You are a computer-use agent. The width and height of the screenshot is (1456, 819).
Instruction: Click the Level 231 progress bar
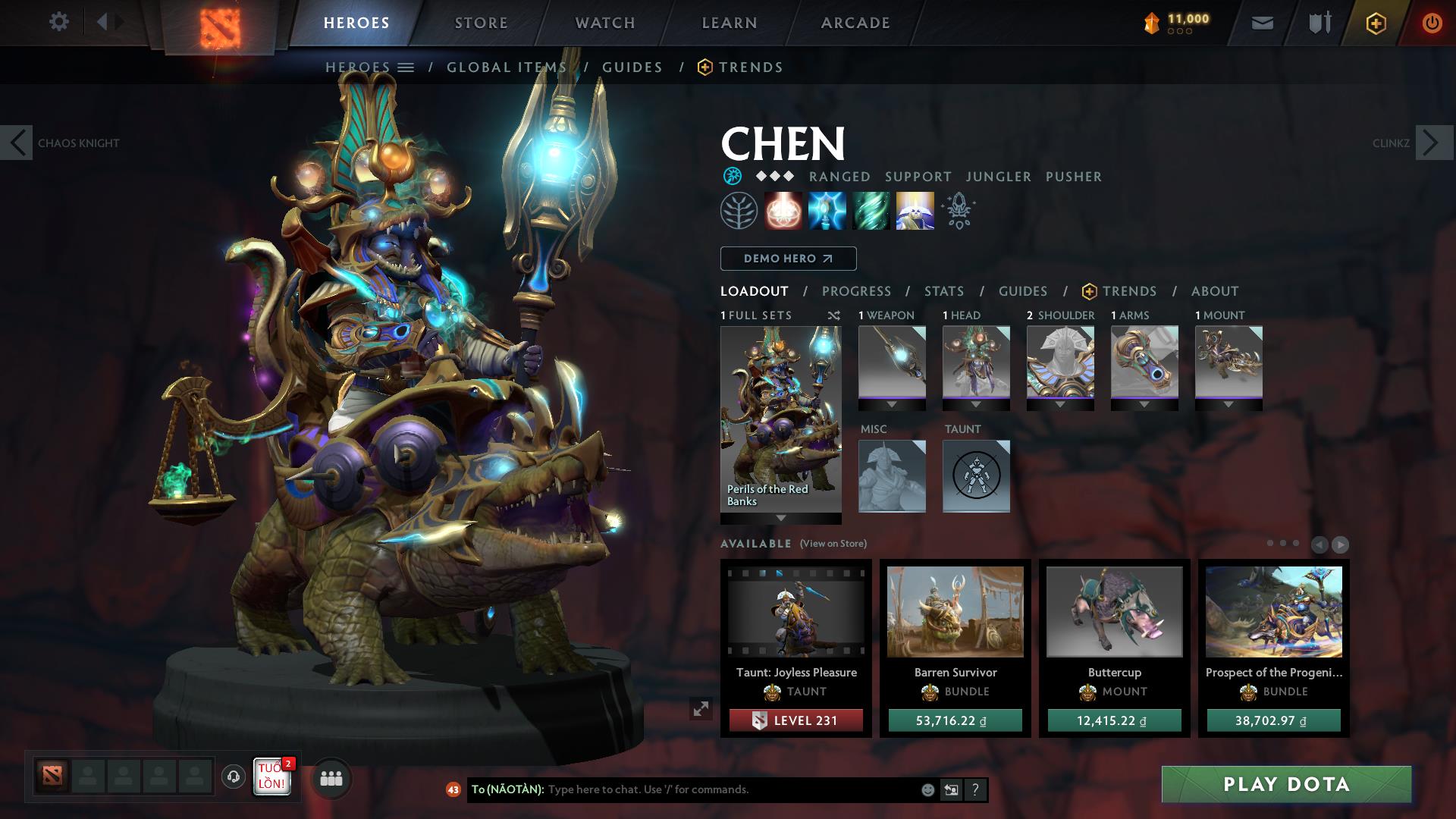(795, 720)
